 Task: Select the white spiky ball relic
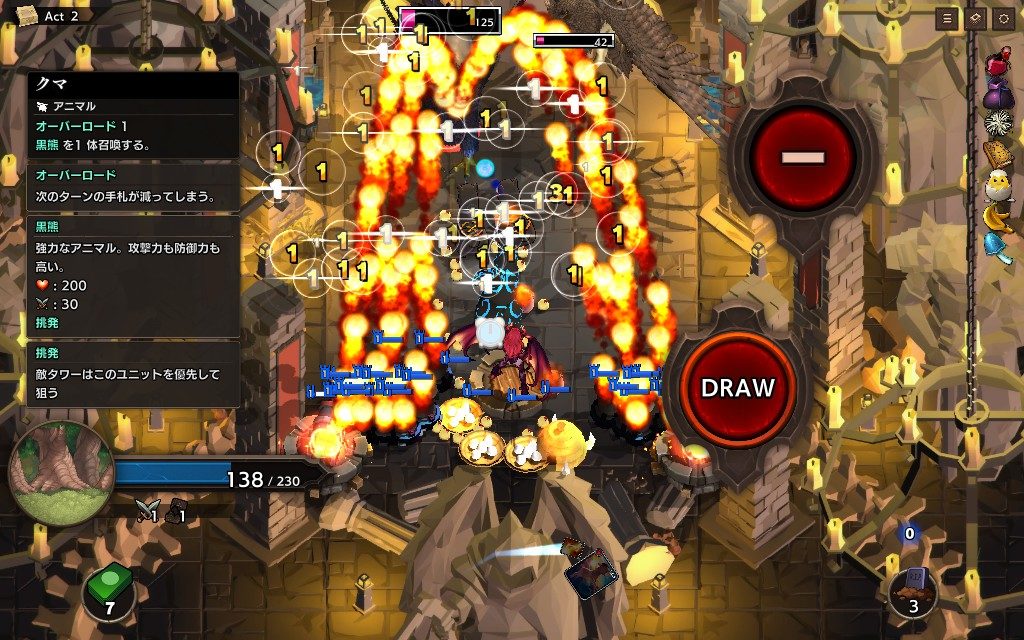(x=998, y=124)
